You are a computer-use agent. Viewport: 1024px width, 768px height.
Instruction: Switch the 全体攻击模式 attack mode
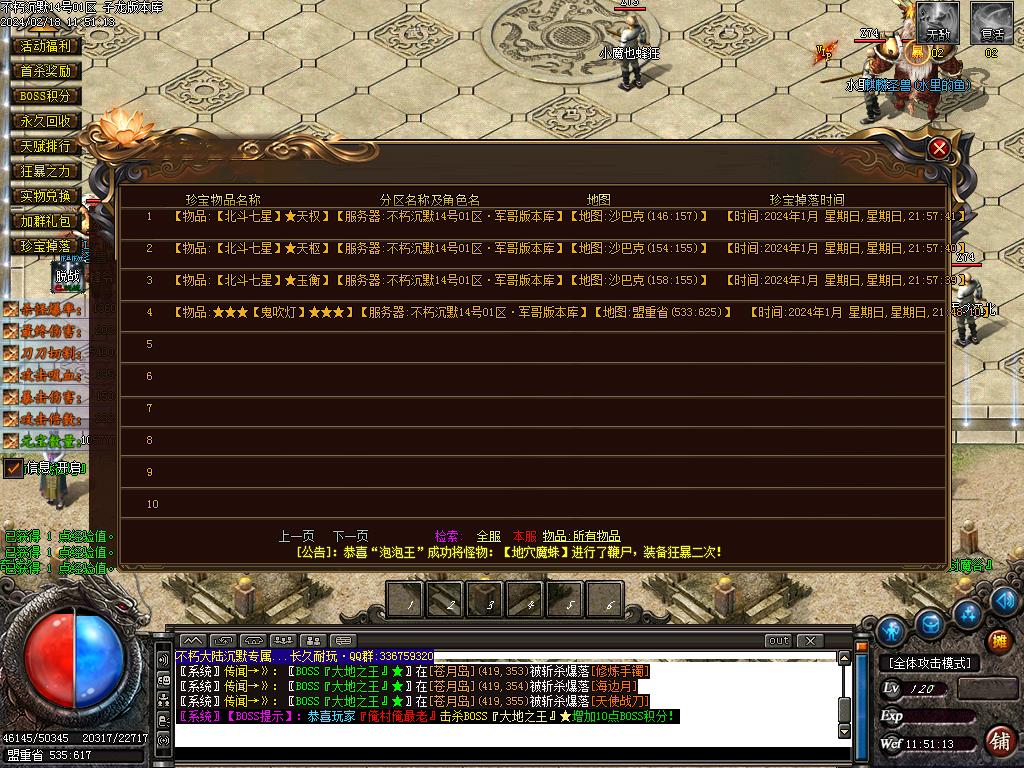click(x=930, y=663)
